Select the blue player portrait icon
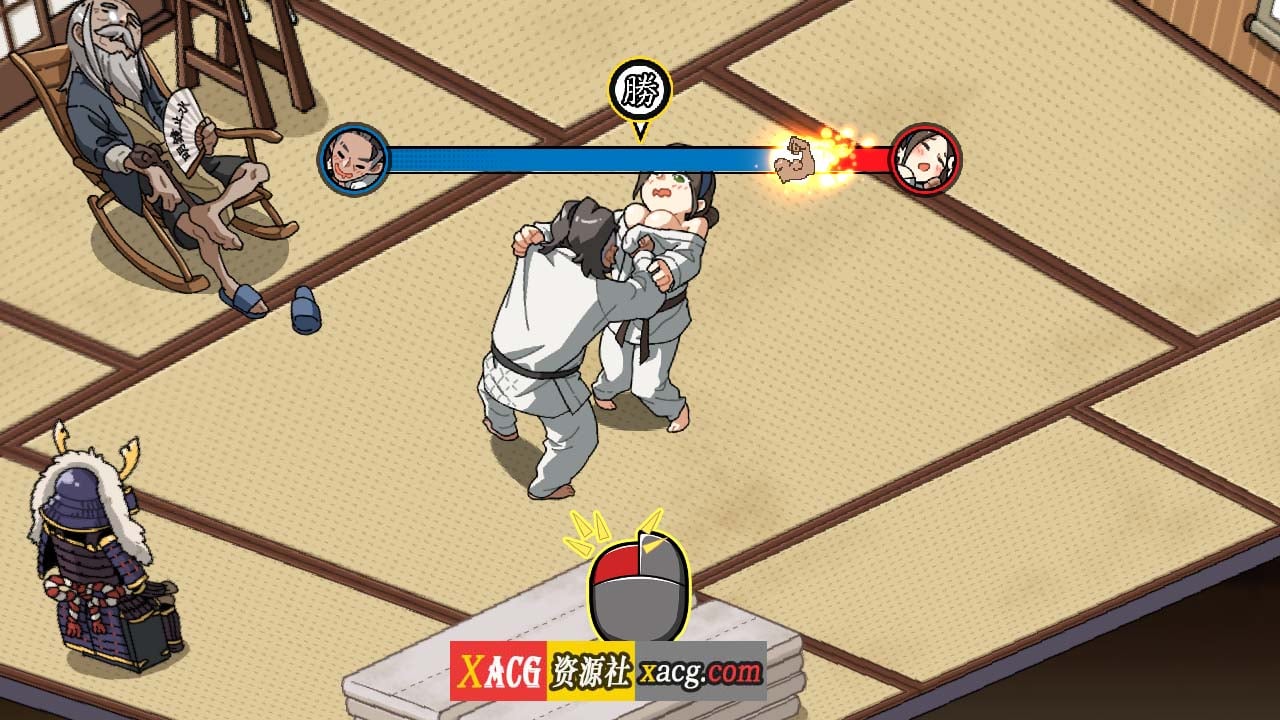Image resolution: width=1280 pixels, height=720 pixels. pyautogui.click(x=355, y=157)
